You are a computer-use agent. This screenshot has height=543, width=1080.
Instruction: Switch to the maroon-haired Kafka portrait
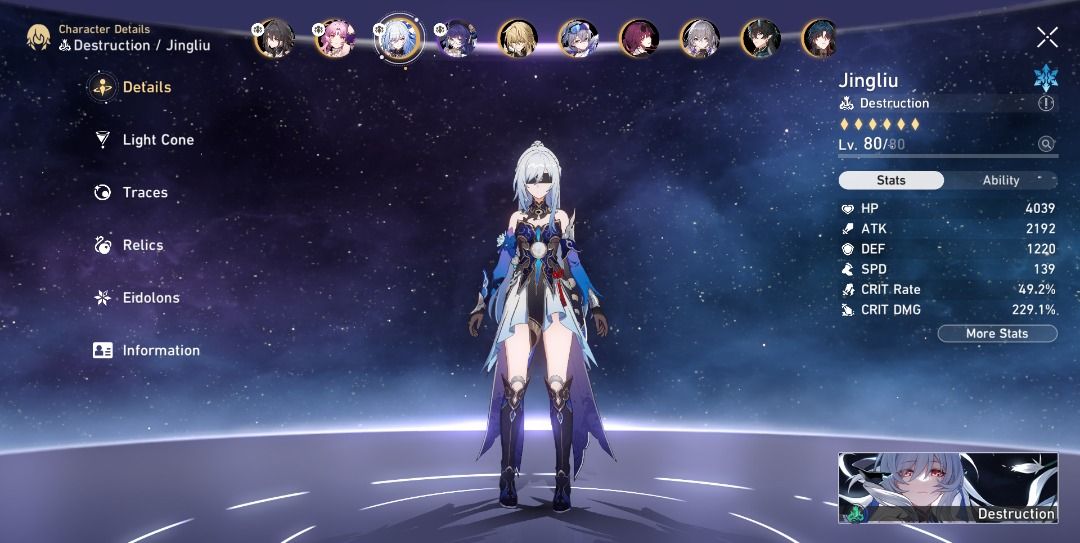click(640, 39)
